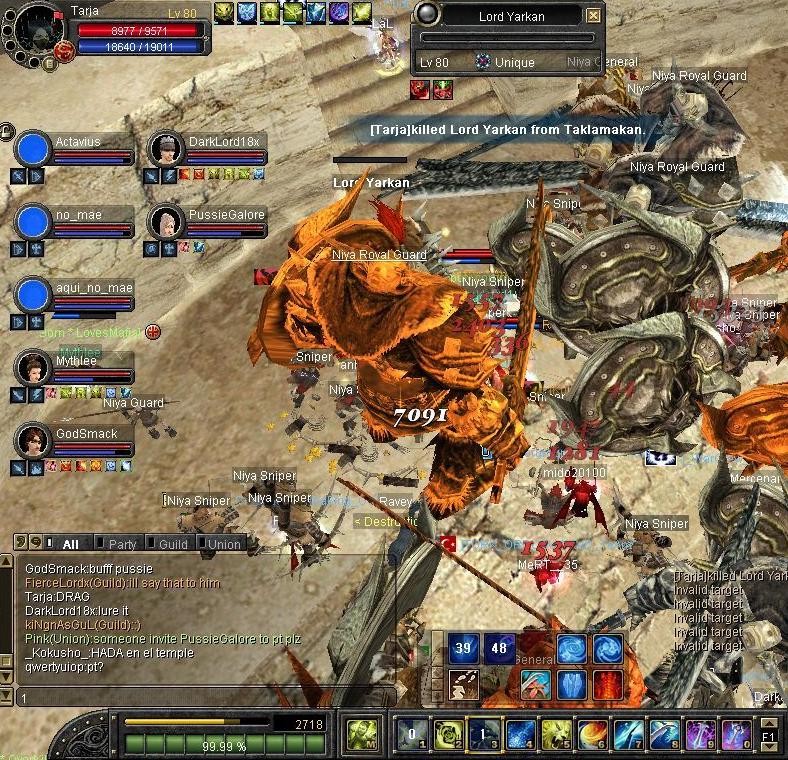Use the hotbar slot 1 item

[x=411, y=735]
